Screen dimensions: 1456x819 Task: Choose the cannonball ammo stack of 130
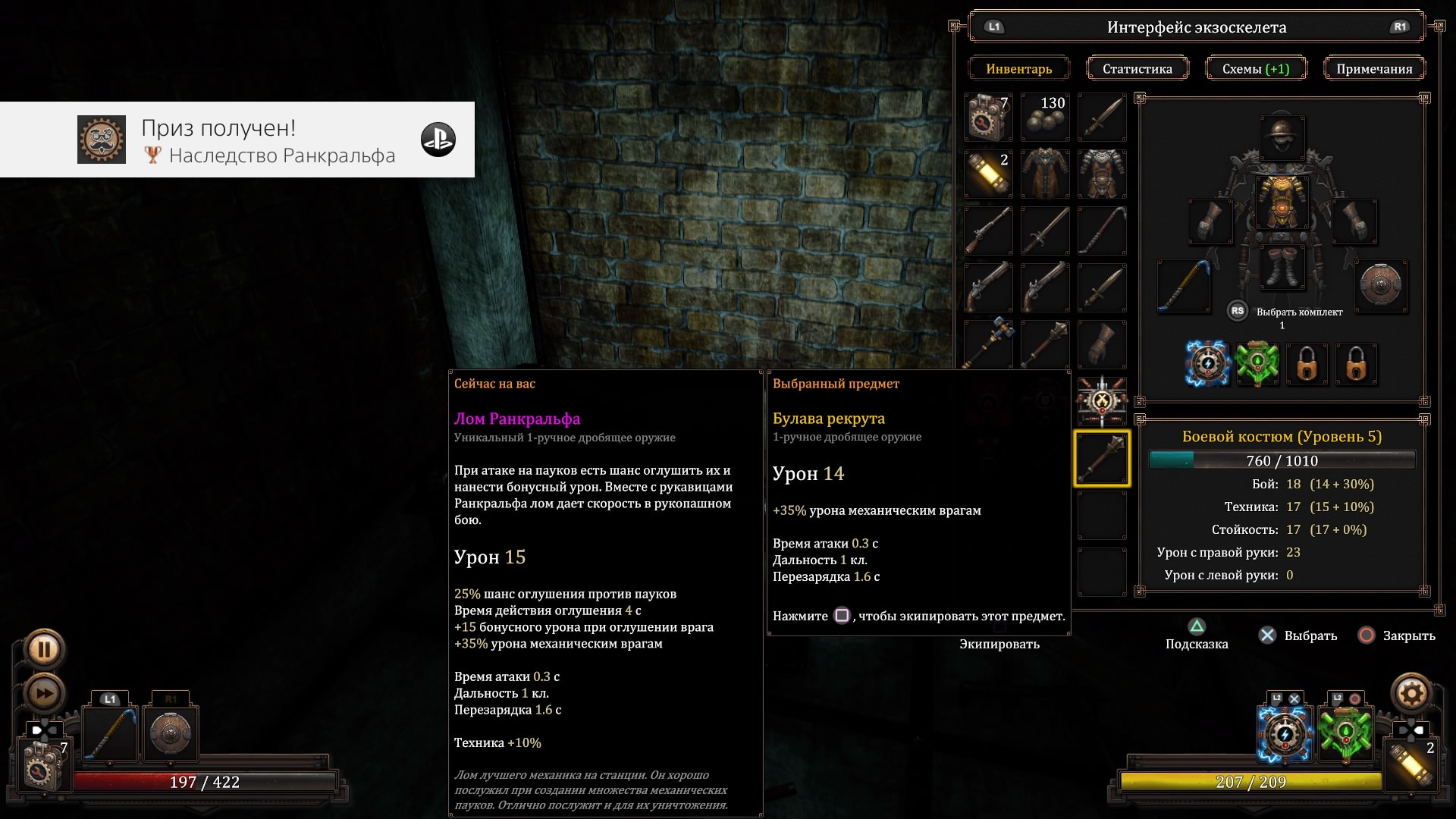pos(1045,118)
